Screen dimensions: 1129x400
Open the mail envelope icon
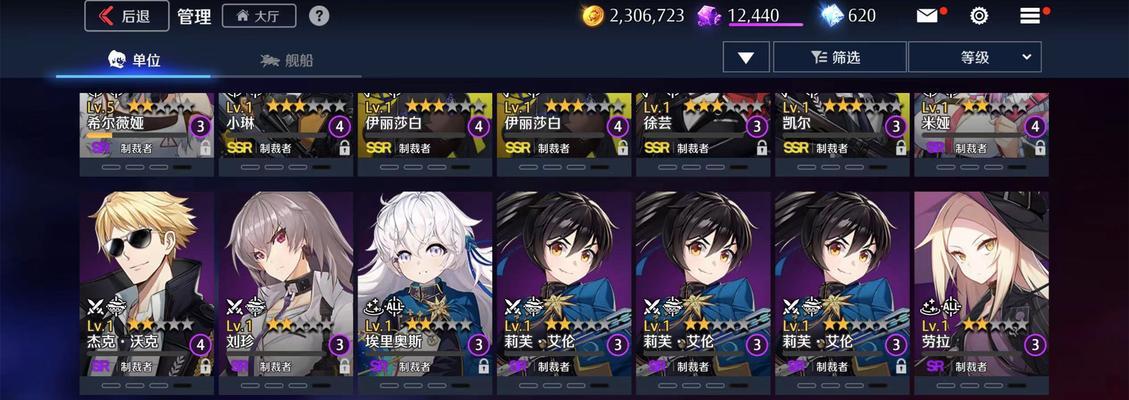click(x=927, y=16)
